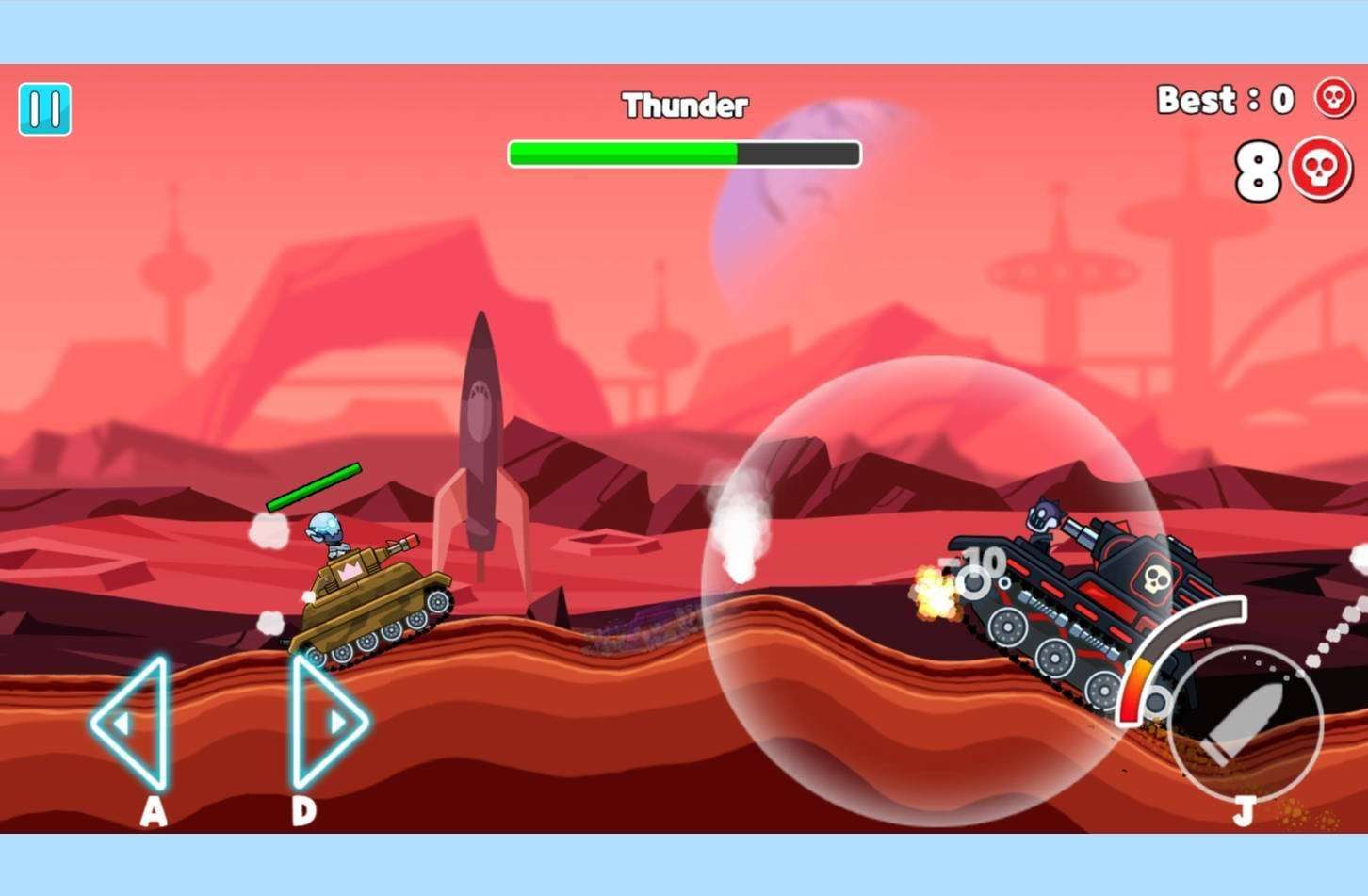Viewport: 1368px width, 896px height.
Task: Tap the right arrow to drive forward
Action: click(x=325, y=722)
